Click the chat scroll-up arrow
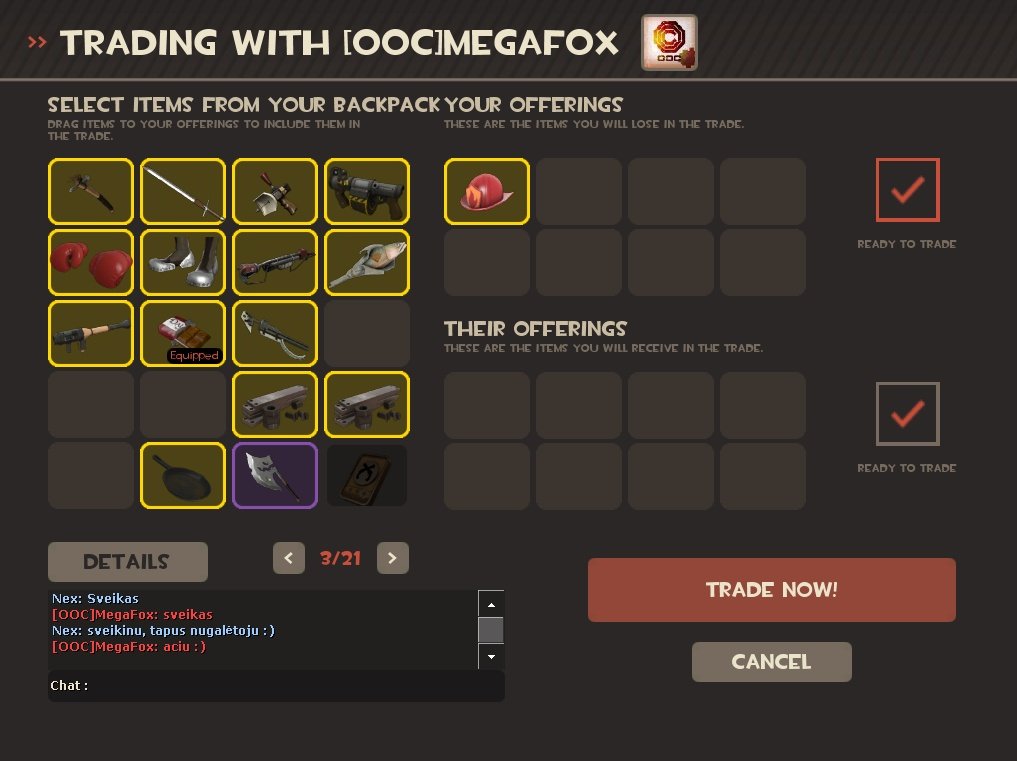The width and height of the screenshot is (1017, 761). coord(490,604)
